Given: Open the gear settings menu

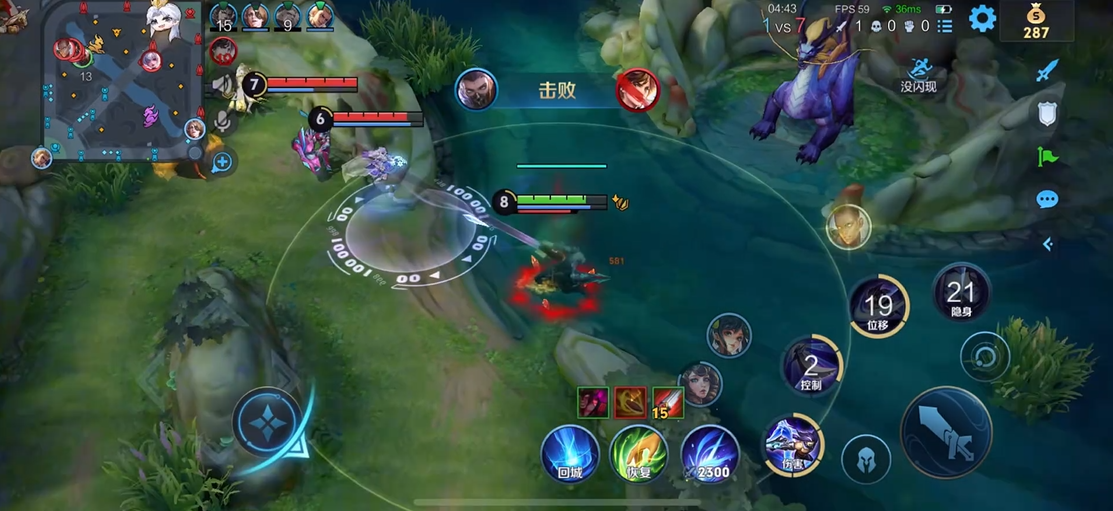Looking at the screenshot, I should [x=982, y=18].
